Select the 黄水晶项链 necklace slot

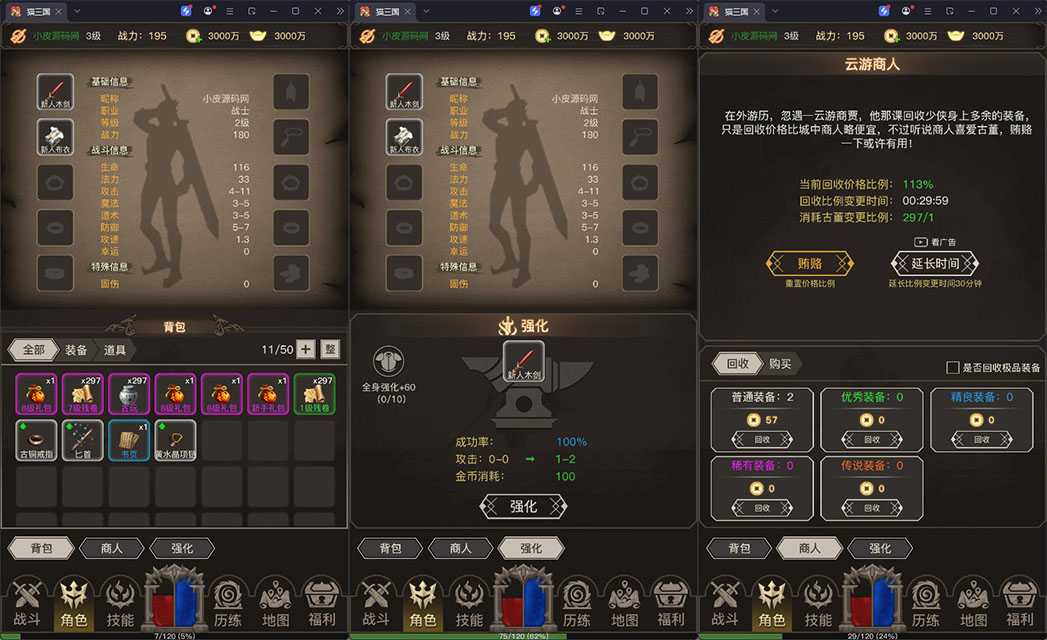point(176,440)
